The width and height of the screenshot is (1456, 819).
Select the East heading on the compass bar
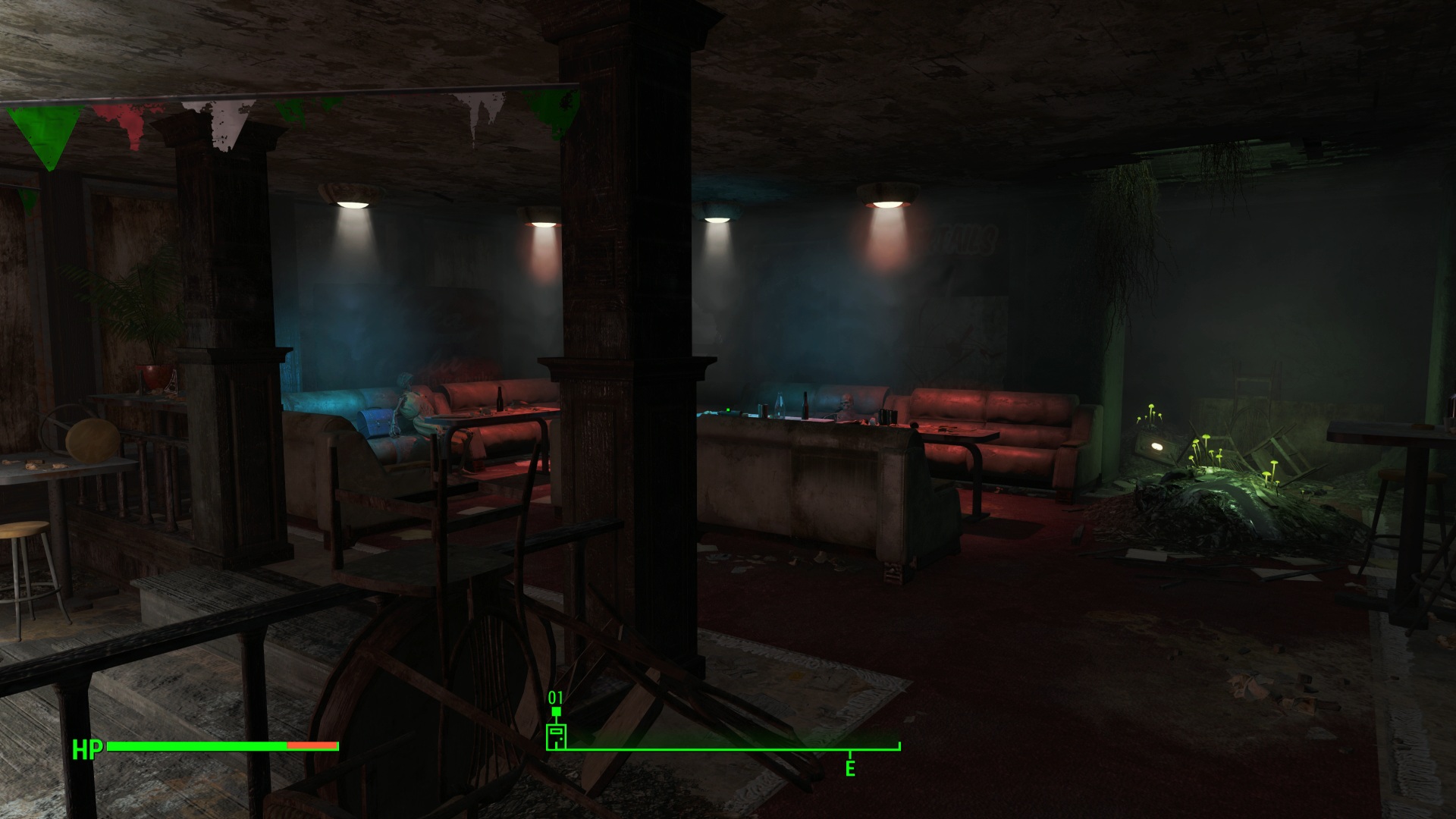850,767
